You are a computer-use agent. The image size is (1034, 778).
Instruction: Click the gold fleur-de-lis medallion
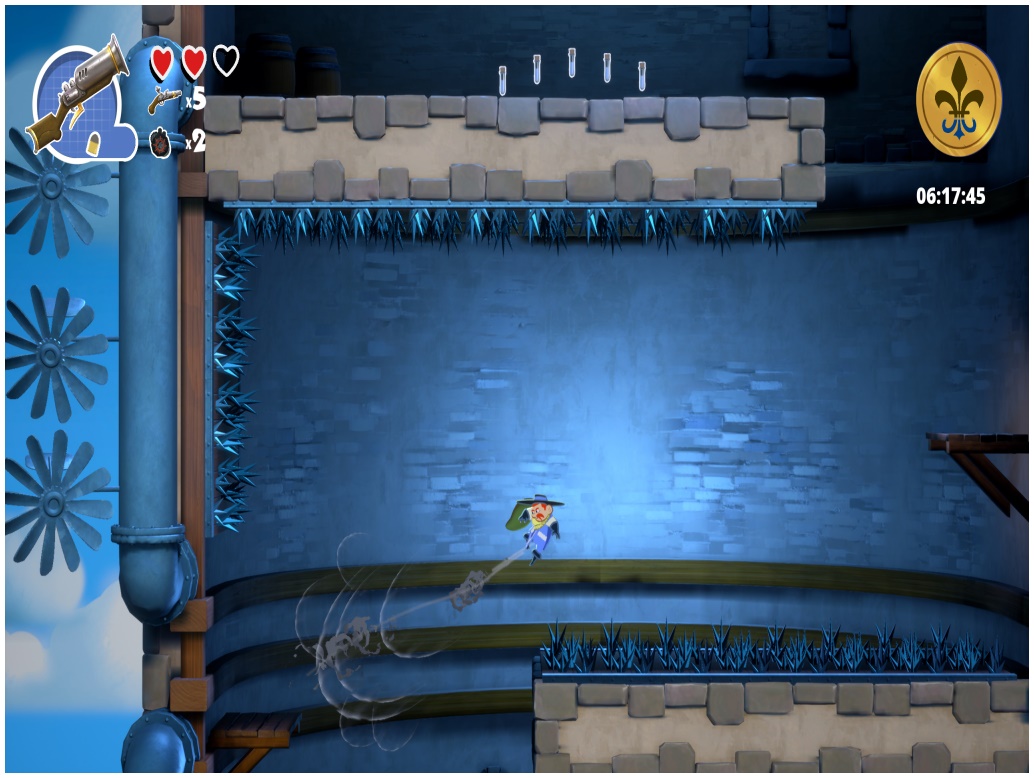tap(958, 99)
